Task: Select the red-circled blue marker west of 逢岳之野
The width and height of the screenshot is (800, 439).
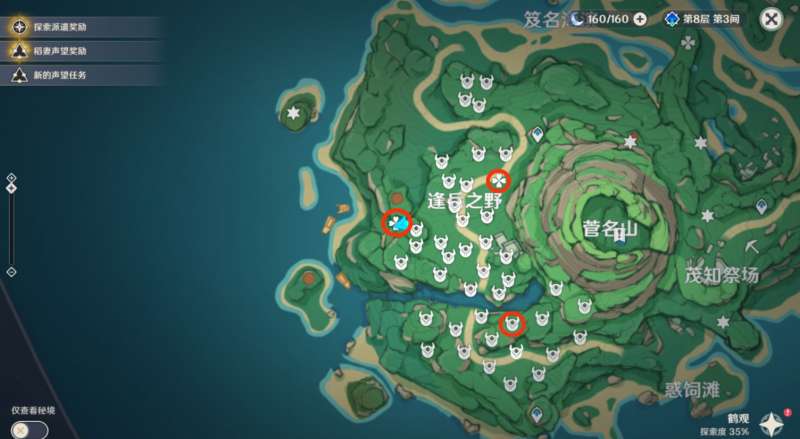Action: (x=398, y=224)
